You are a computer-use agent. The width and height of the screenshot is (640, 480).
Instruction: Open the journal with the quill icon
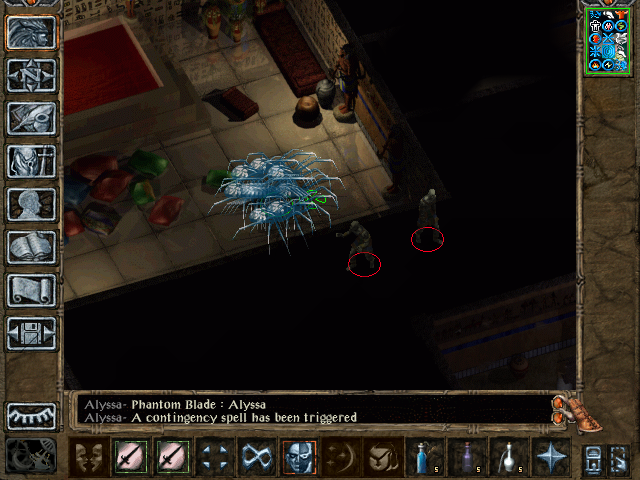point(32,117)
